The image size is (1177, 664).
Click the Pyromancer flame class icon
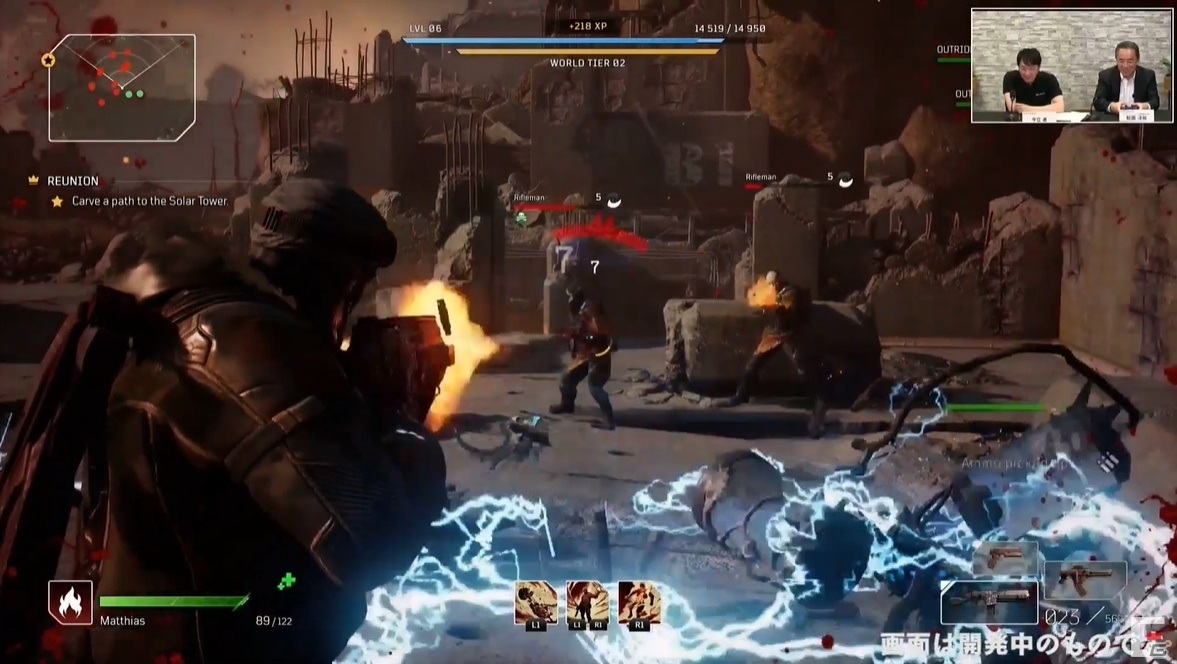(x=70, y=602)
